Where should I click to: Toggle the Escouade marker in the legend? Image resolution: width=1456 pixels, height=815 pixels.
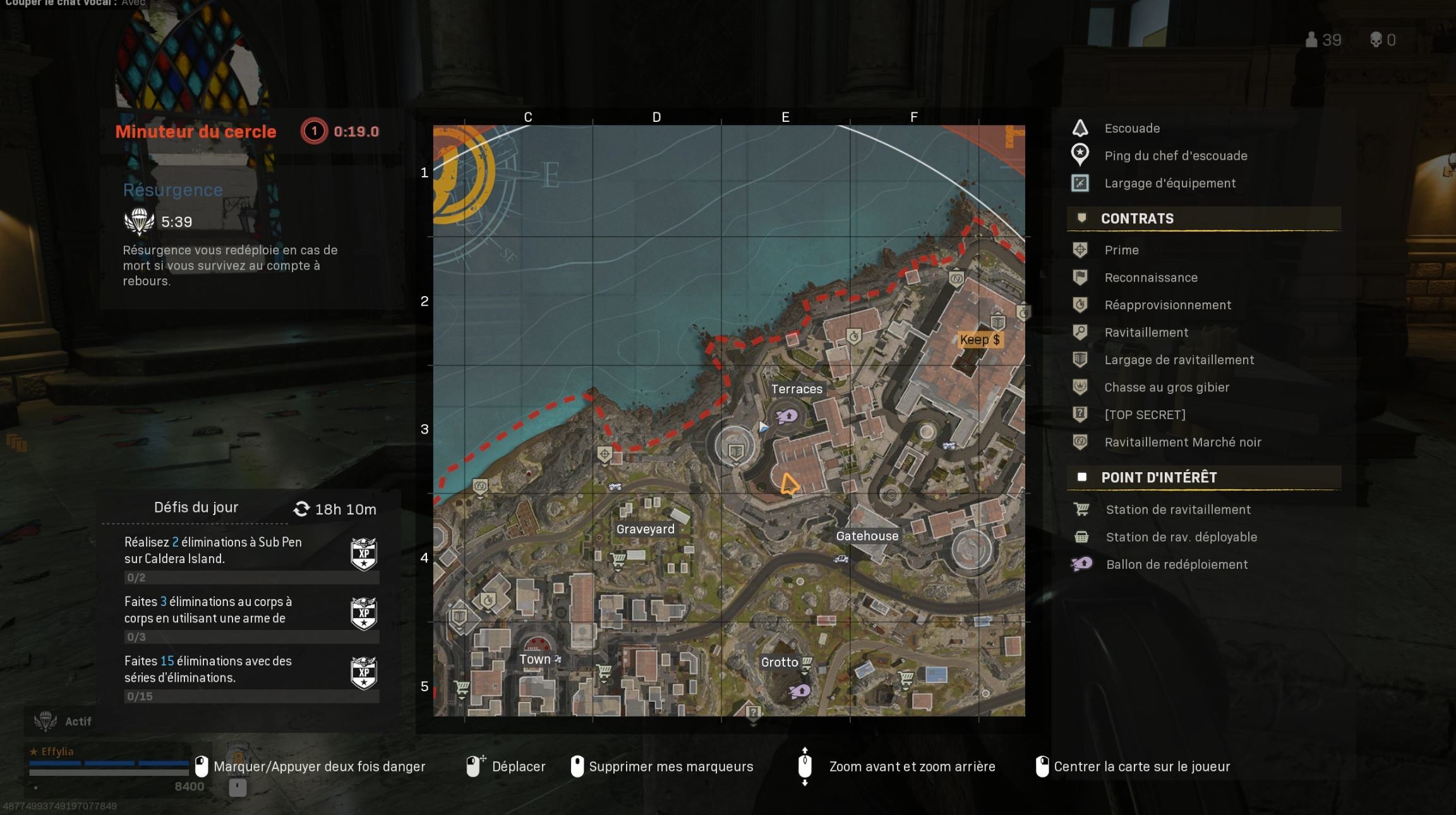point(1080,128)
